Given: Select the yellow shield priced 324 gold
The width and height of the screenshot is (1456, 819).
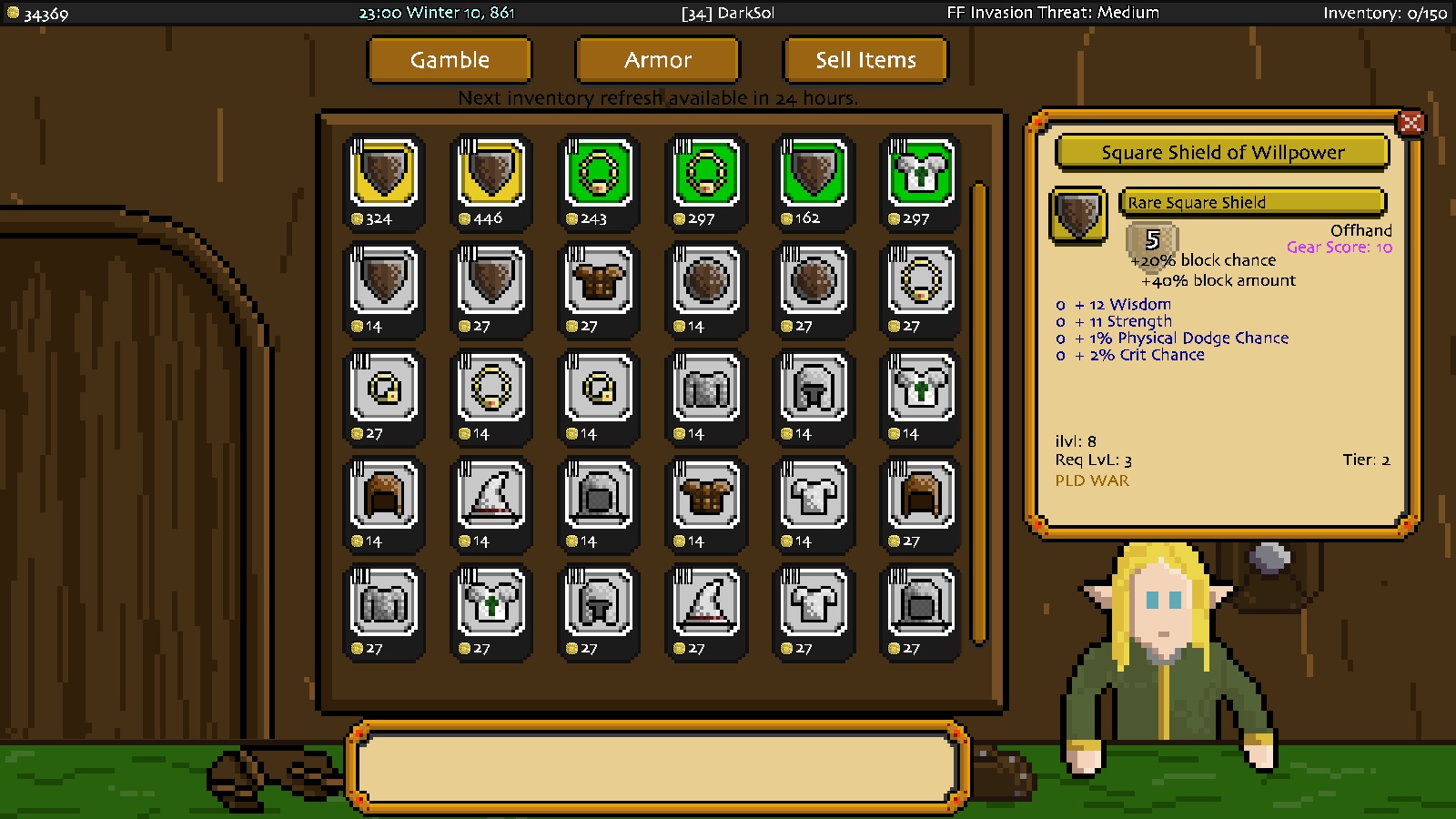Looking at the screenshot, I should 384,180.
